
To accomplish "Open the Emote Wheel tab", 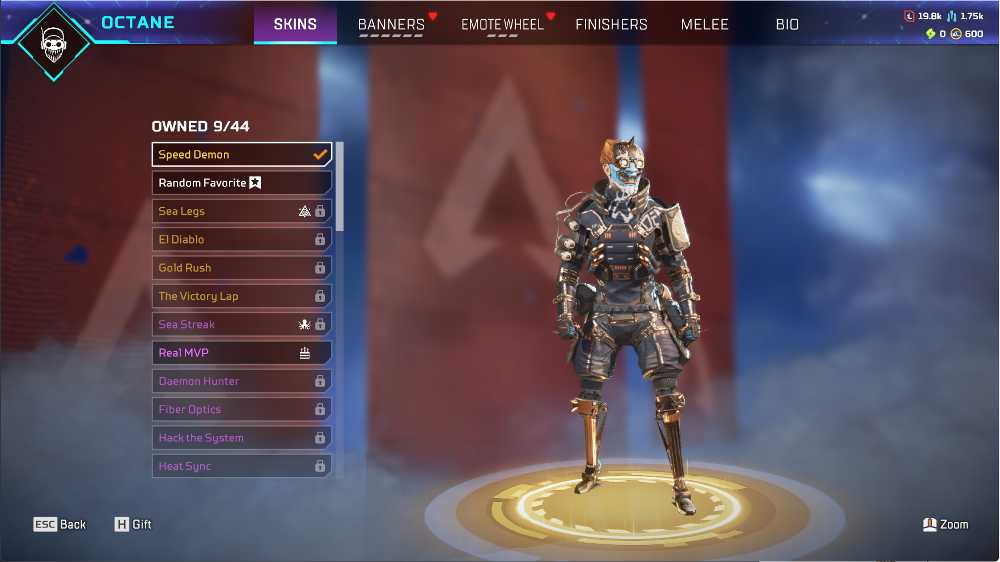I will click(502, 24).
